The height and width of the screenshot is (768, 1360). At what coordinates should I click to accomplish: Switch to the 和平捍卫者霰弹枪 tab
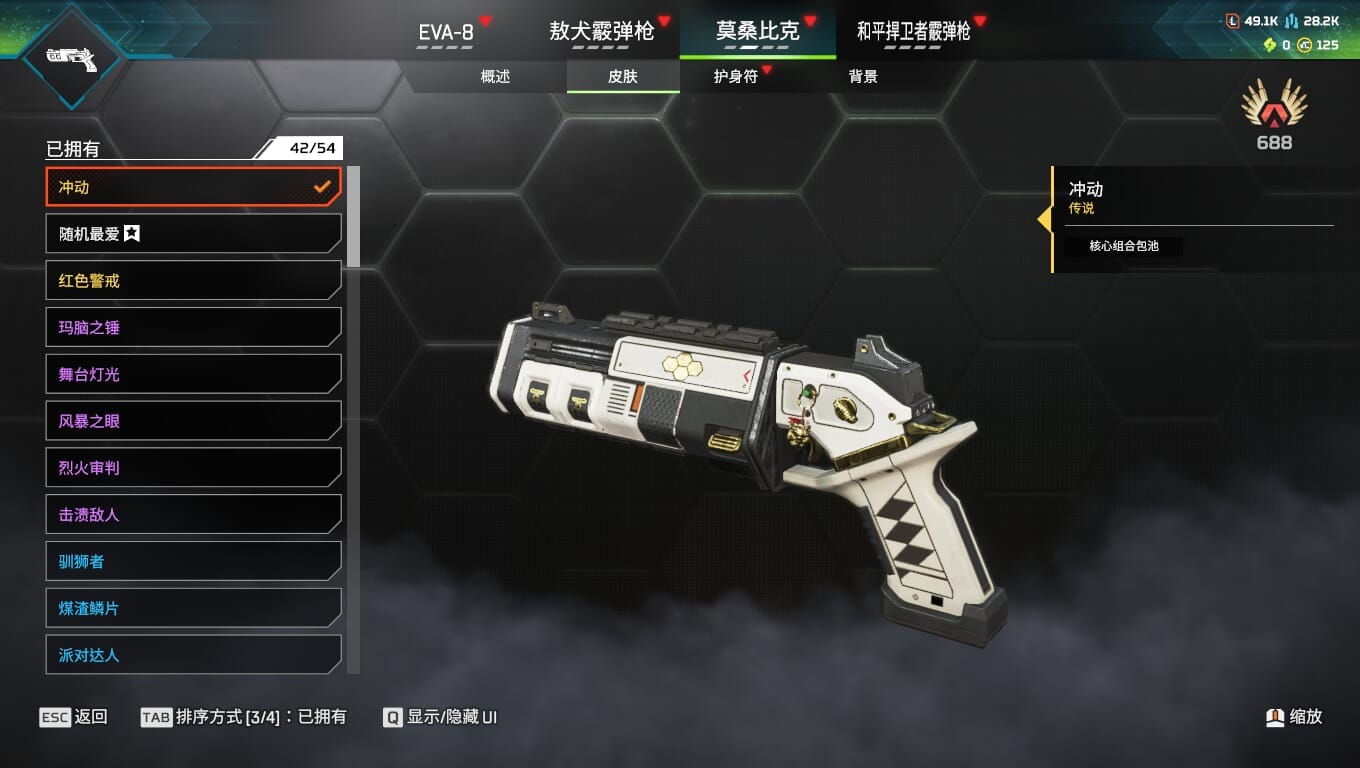913,32
